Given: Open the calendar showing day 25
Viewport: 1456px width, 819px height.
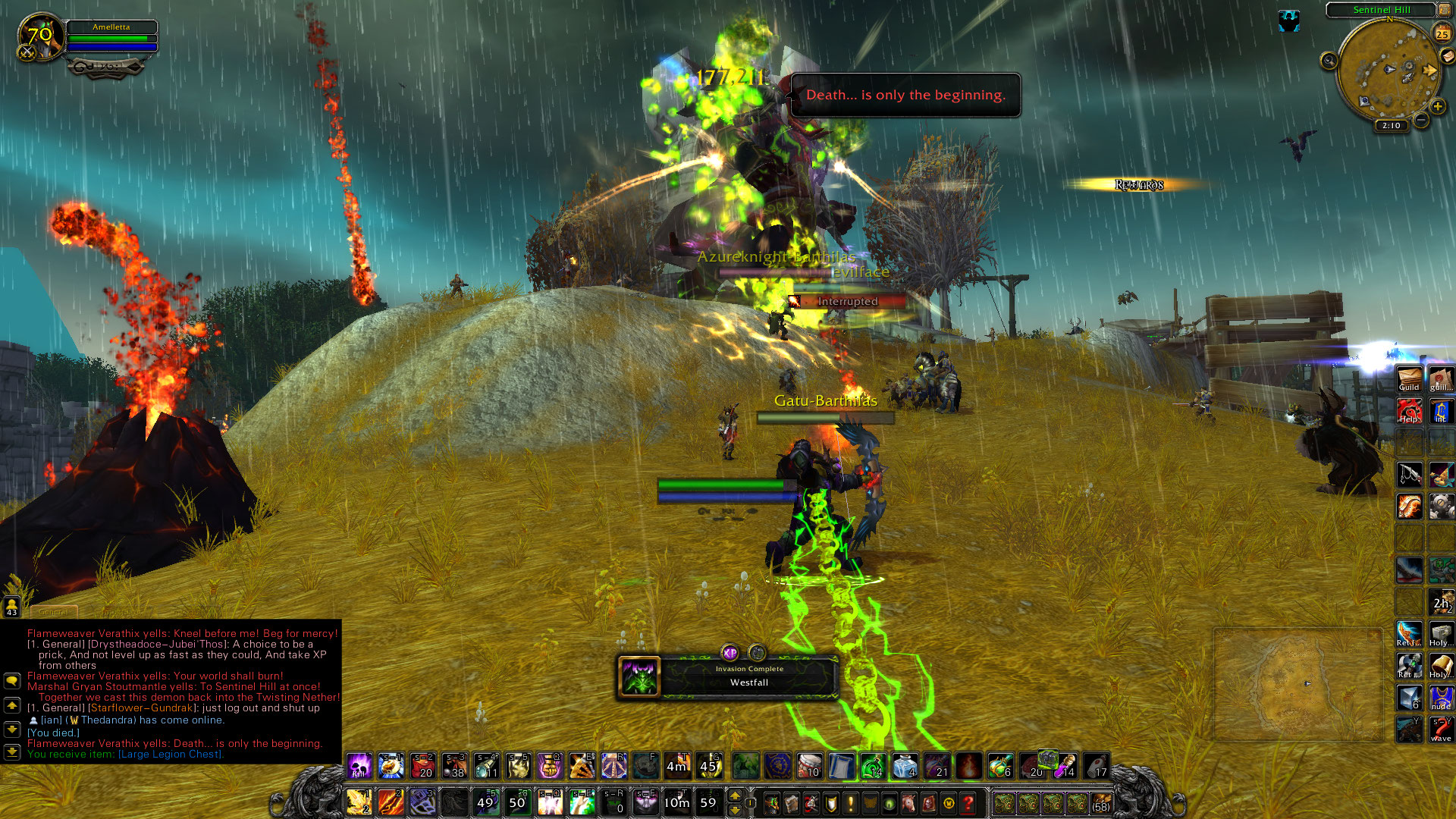Looking at the screenshot, I should point(1442,33).
